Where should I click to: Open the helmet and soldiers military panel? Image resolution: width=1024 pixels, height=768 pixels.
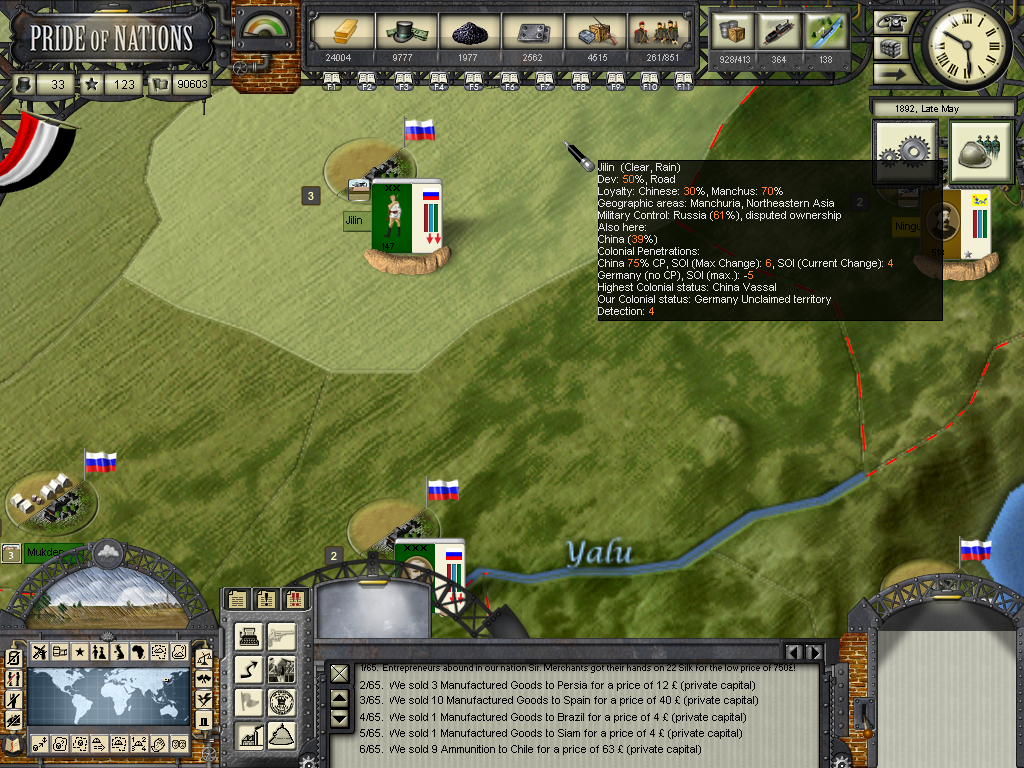click(981, 152)
